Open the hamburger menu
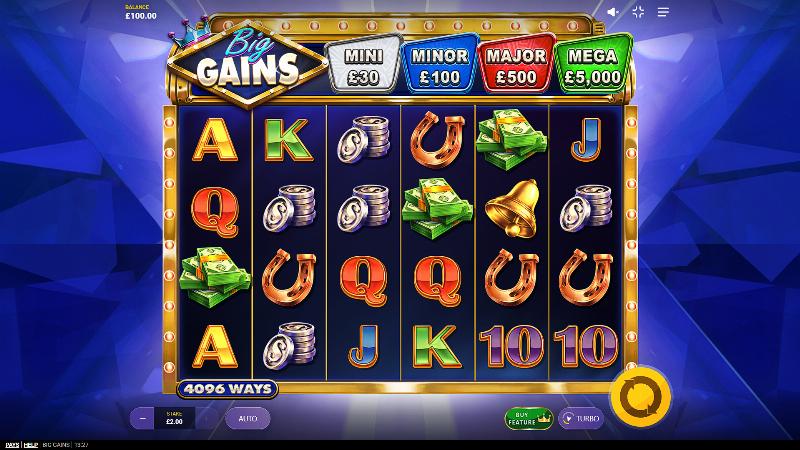The image size is (800, 450). coord(663,12)
